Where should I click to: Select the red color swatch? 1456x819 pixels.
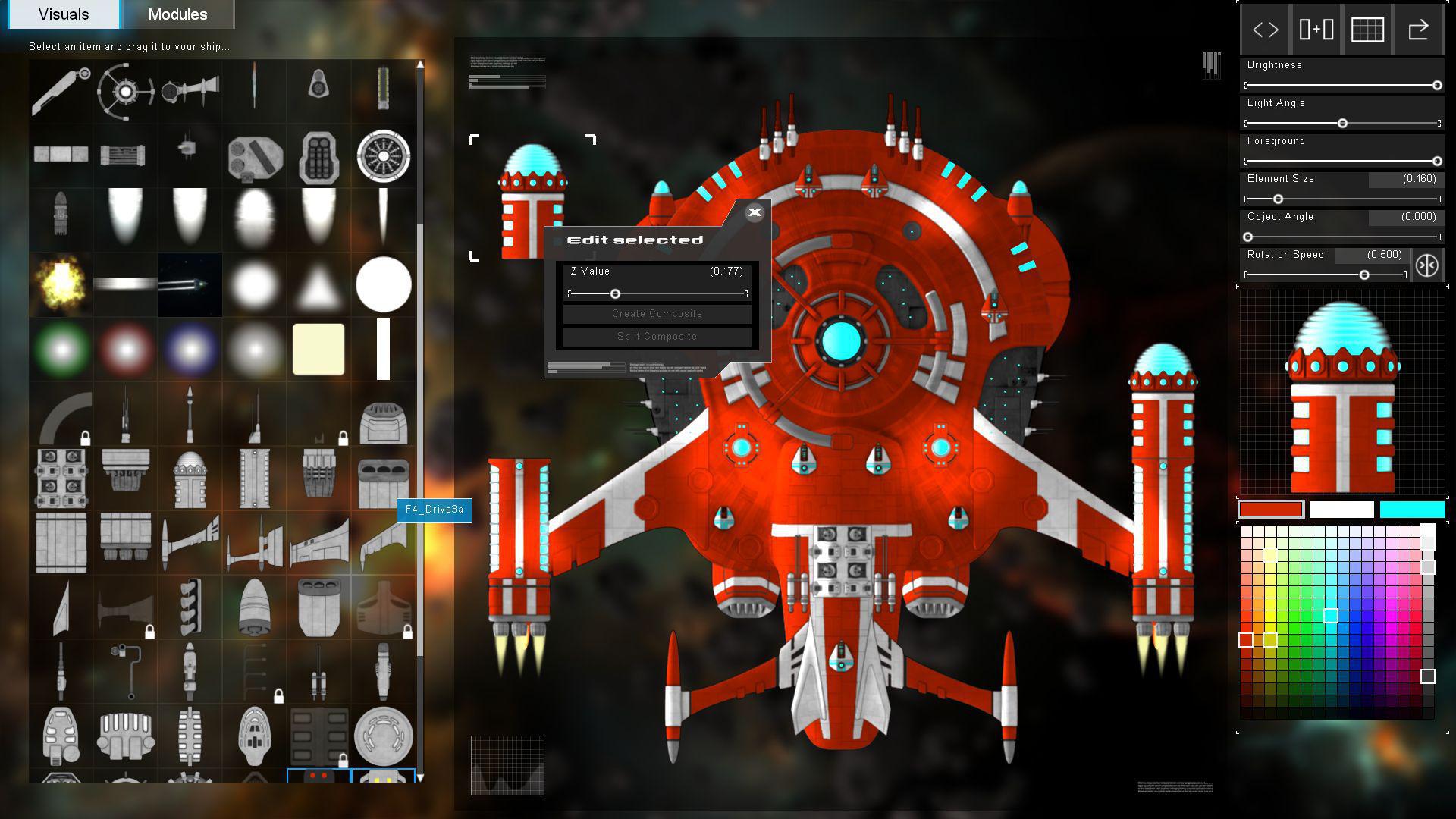coord(1270,509)
